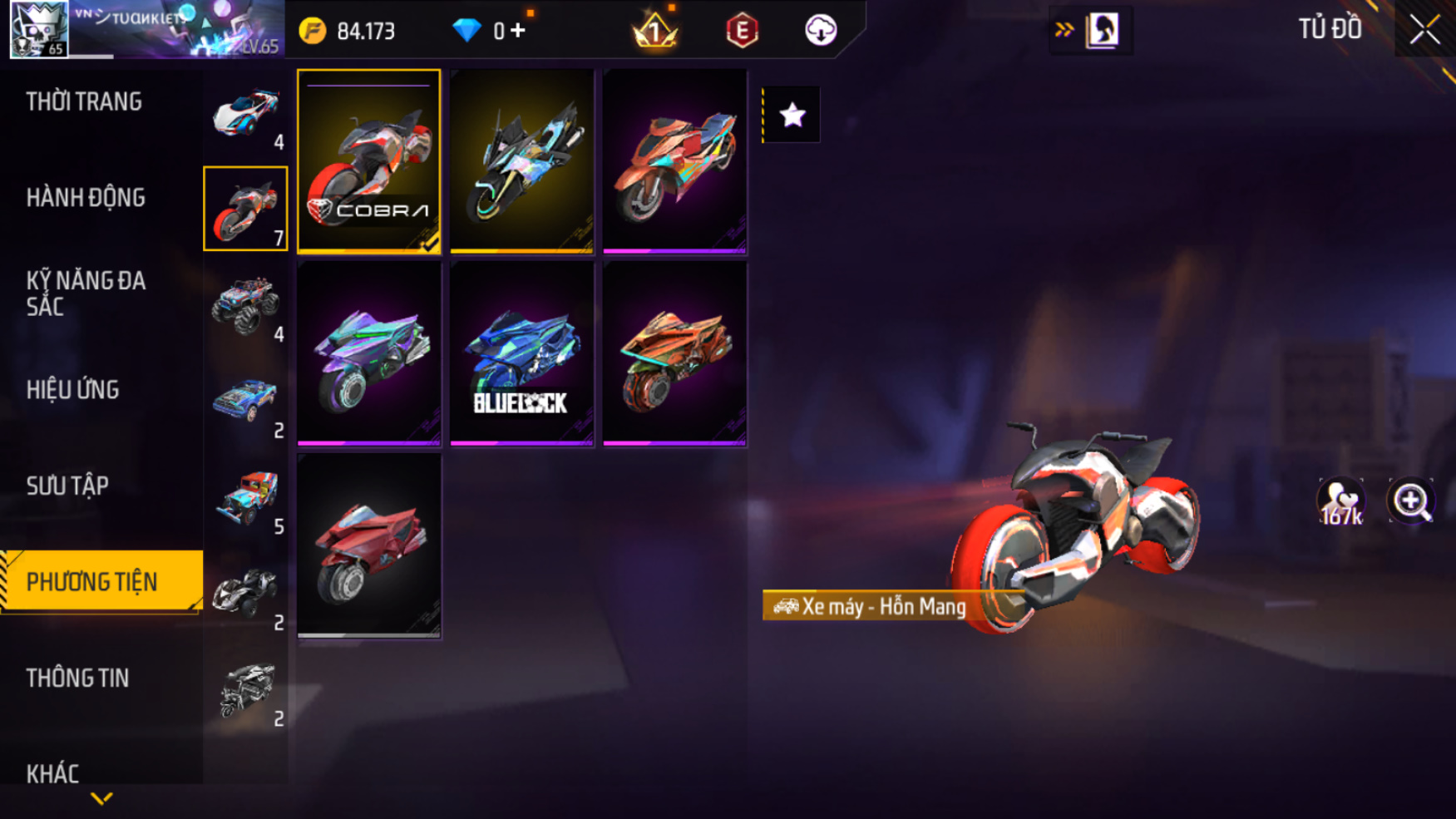Zoom in with the magnifier icon

tap(1411, 501)
